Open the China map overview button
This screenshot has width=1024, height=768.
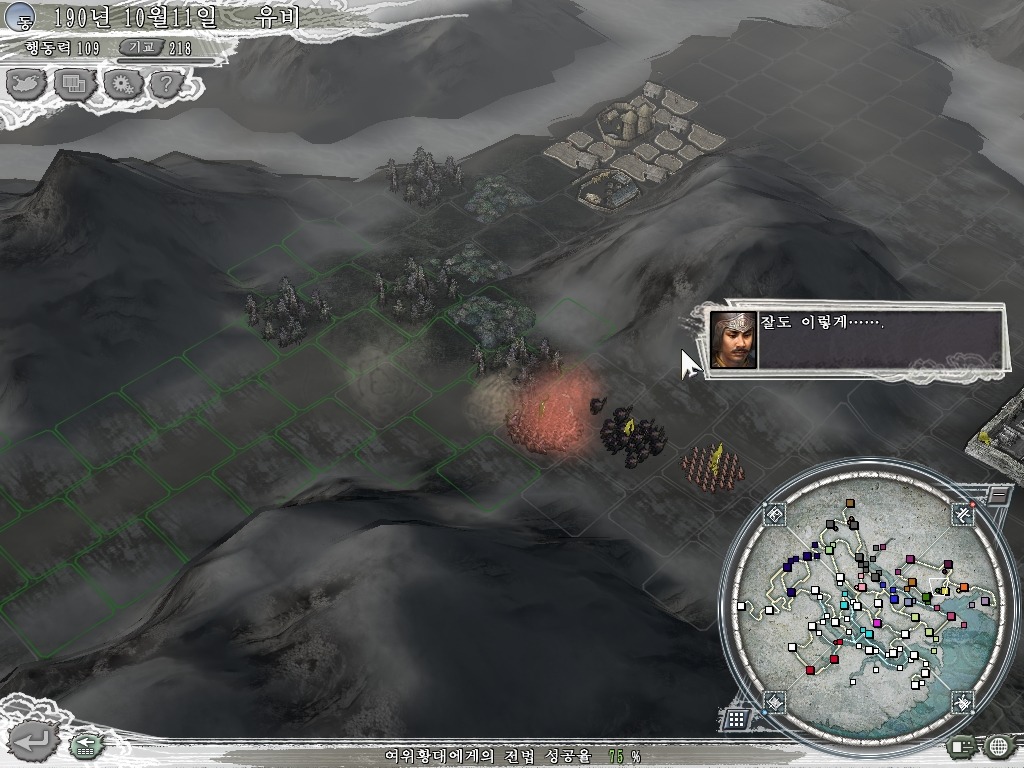coord(26,84)
